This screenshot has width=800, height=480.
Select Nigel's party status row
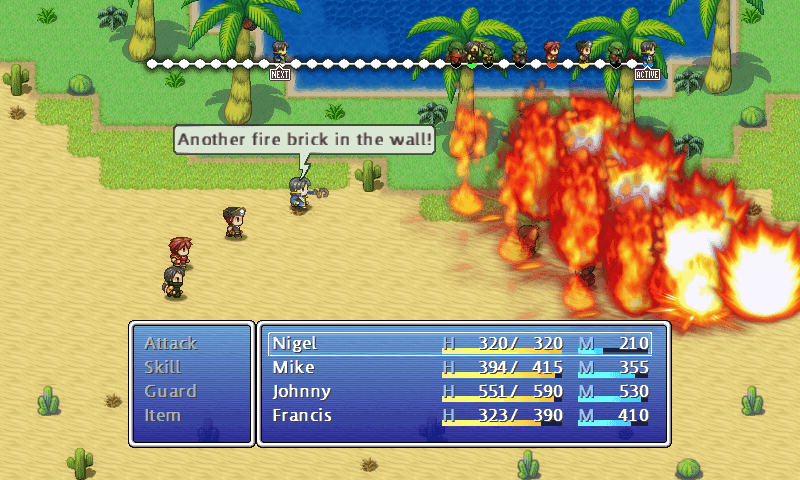(x=460, y=344)
